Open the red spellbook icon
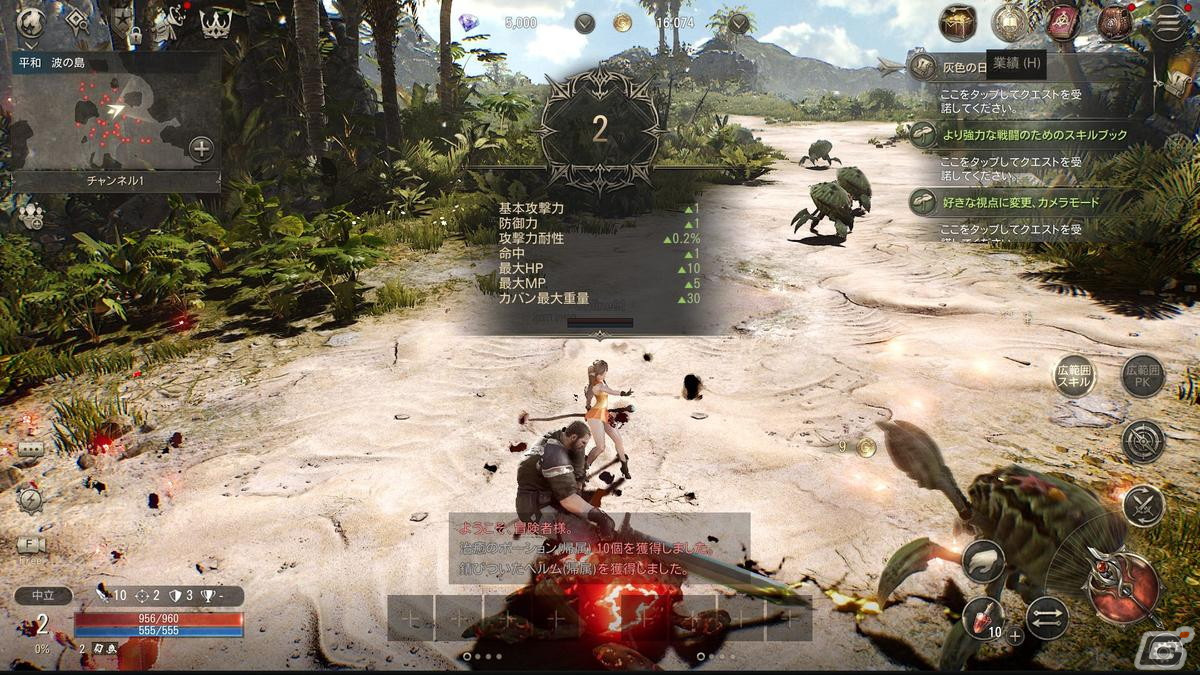The width and height of the screenshot is (1200, 675). point(1063,22)
